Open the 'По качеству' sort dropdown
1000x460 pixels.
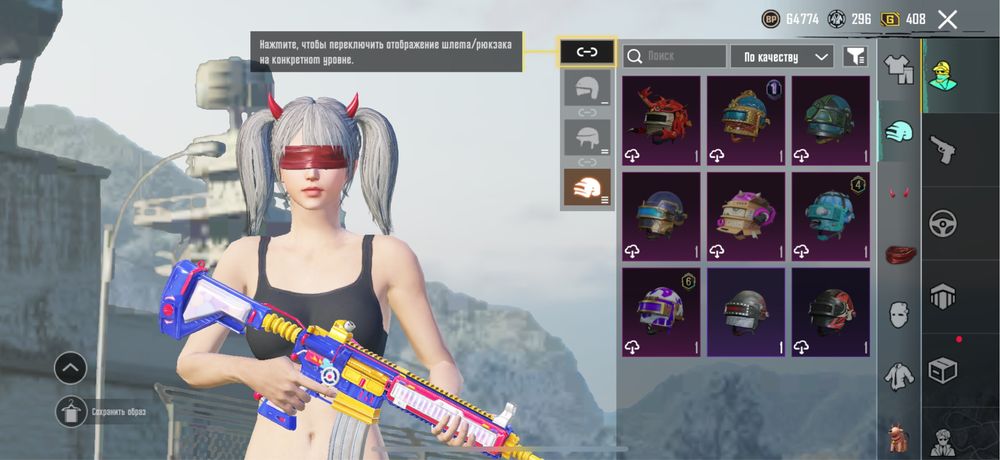[x=782, y=57]
